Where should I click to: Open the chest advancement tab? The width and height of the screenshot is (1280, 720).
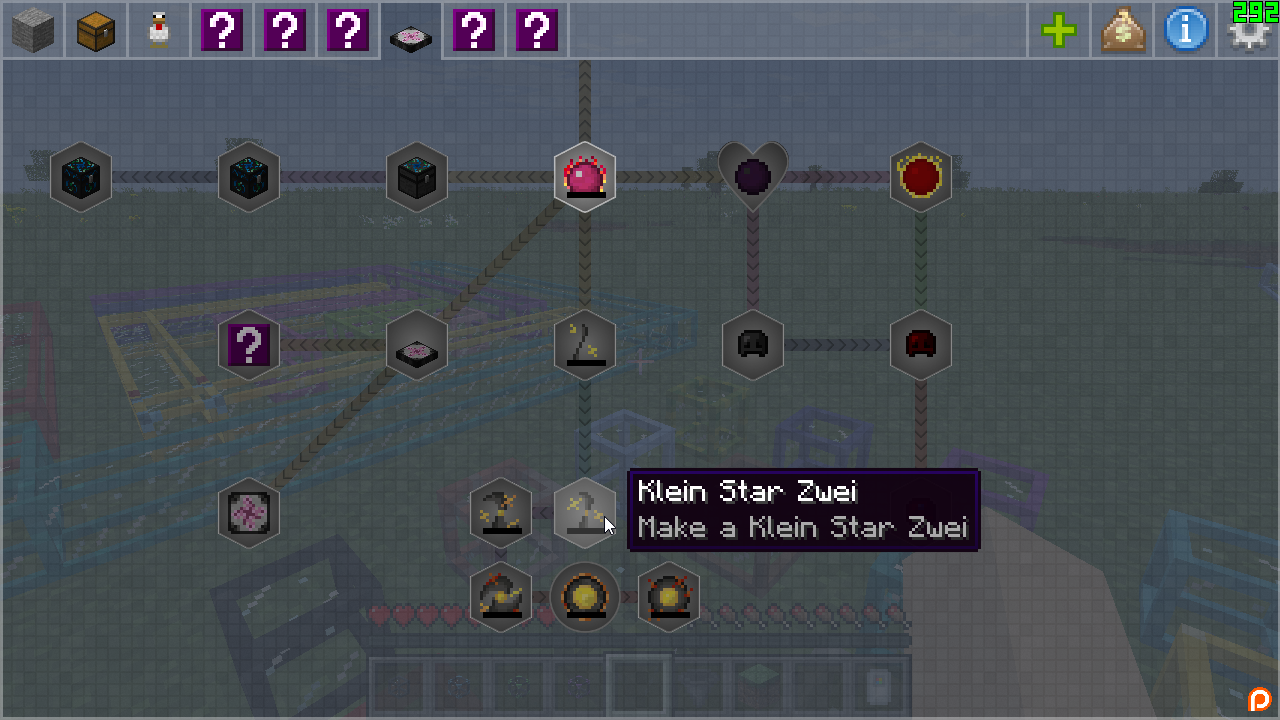click(x=96, y=31)
